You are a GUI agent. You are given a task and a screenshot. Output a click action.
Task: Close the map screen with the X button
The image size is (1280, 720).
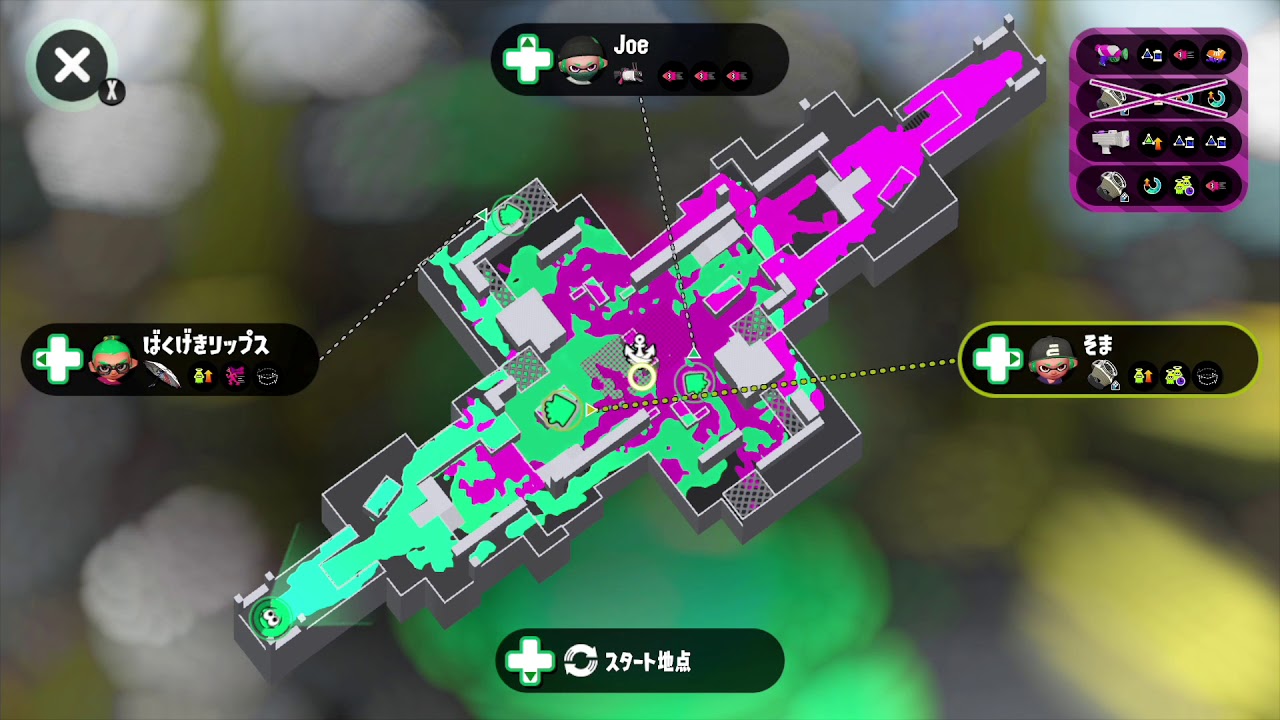(x=70, y=64)
